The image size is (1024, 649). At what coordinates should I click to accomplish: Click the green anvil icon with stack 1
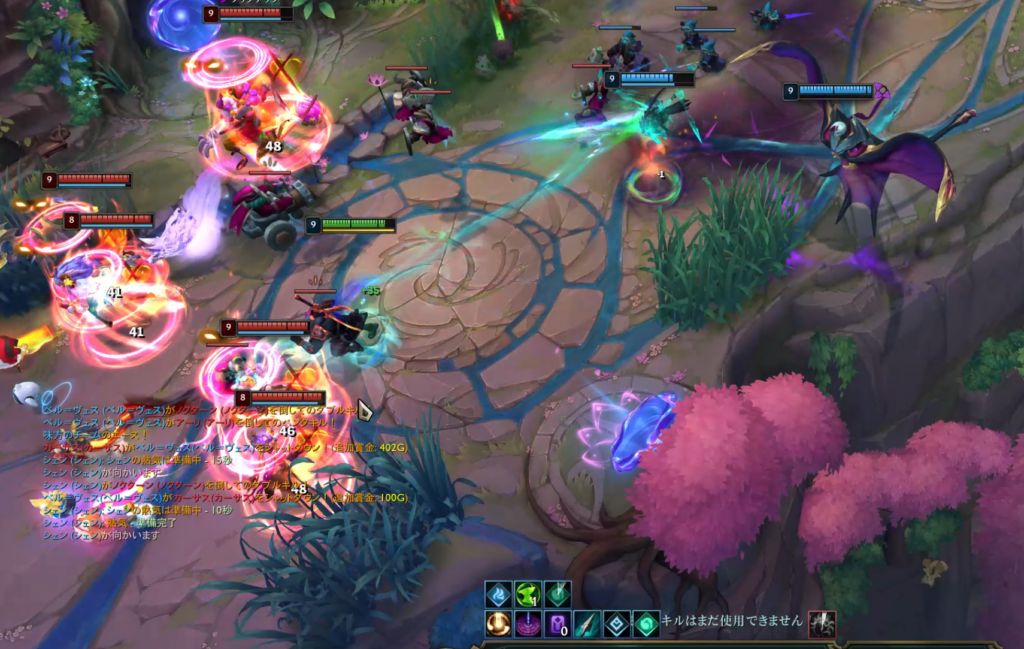[528, 595]
